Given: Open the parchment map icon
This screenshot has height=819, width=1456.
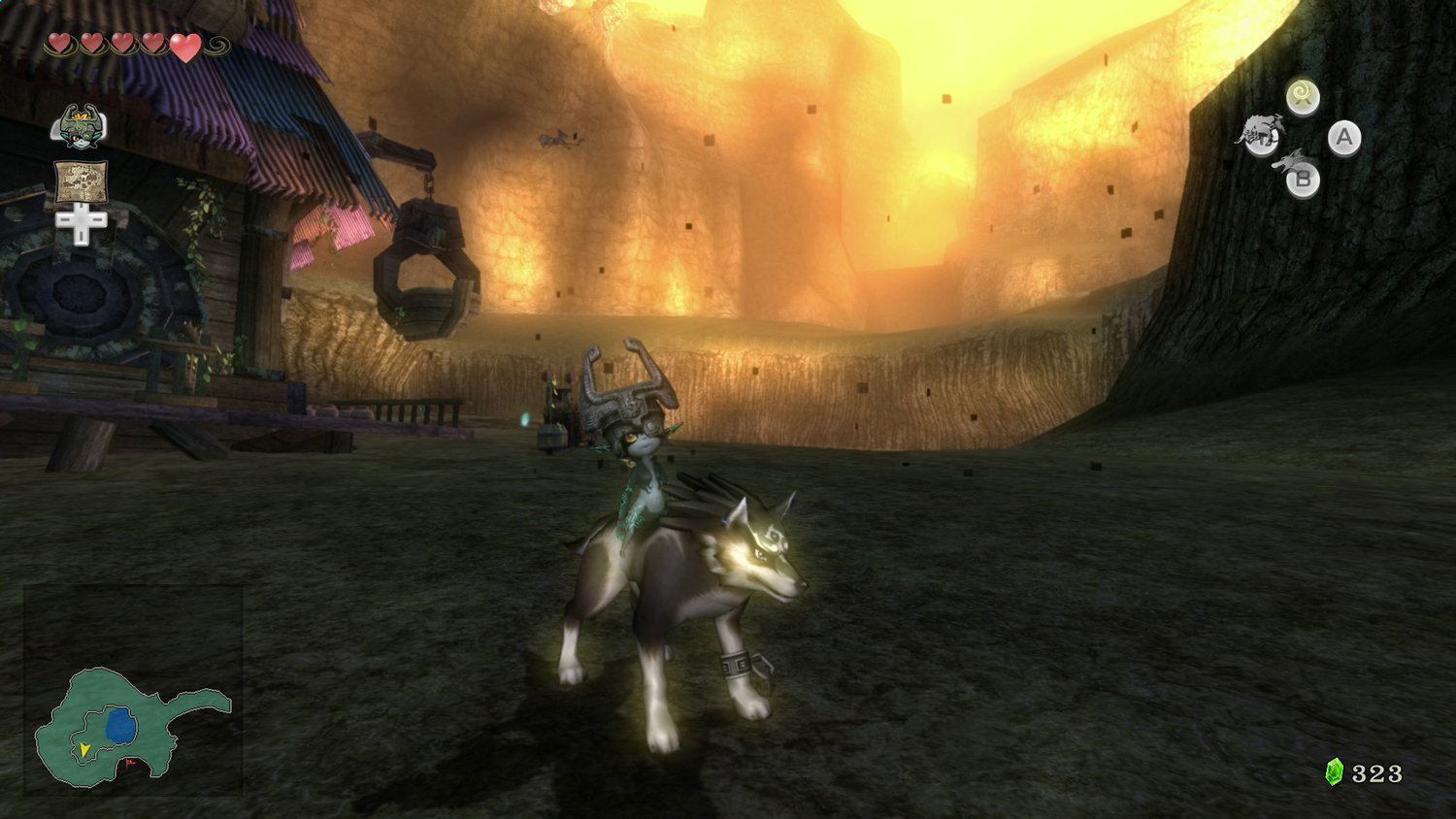Looking at the screenshot, I should point(81,180).
